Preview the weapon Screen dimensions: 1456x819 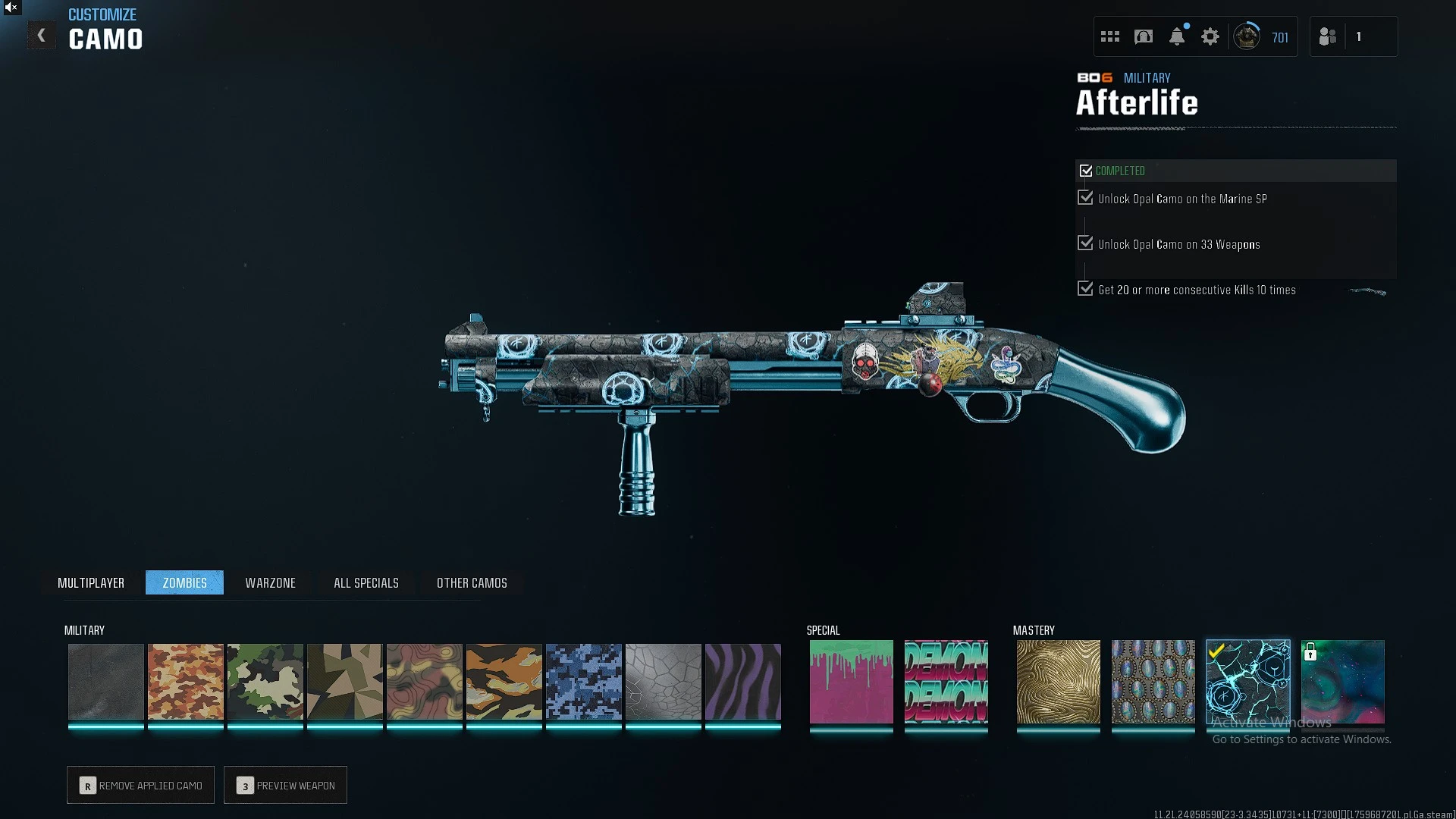[x=286, y=785]
